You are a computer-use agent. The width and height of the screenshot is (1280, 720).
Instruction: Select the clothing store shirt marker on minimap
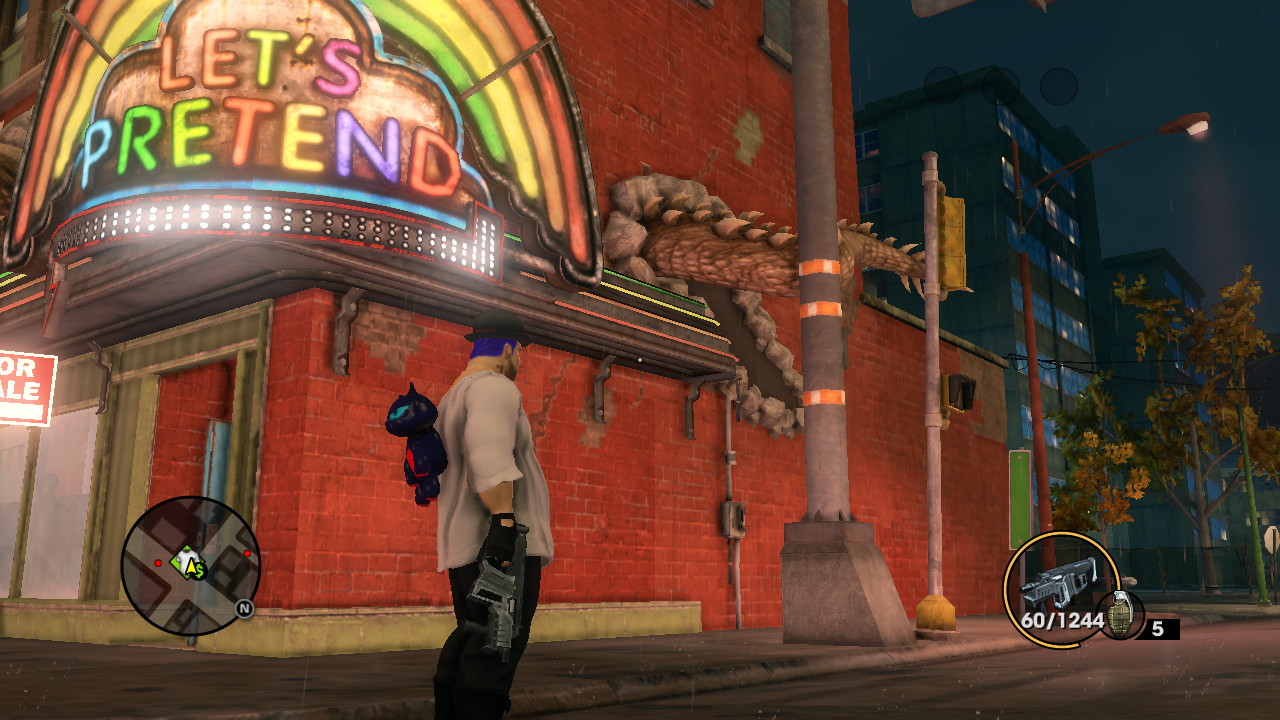[186, 563]
